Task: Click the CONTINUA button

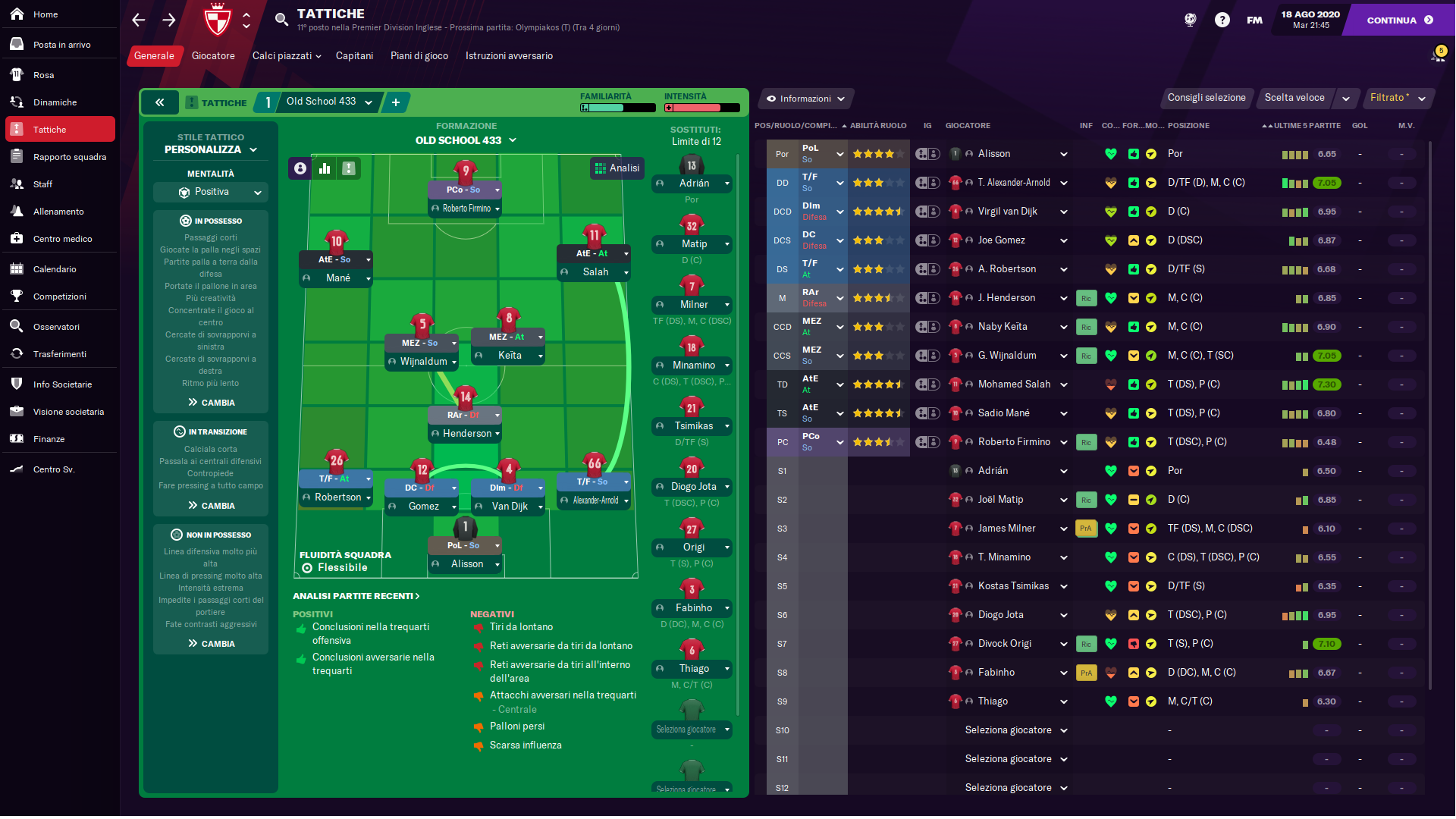Action: click(x=1398, y=20)
